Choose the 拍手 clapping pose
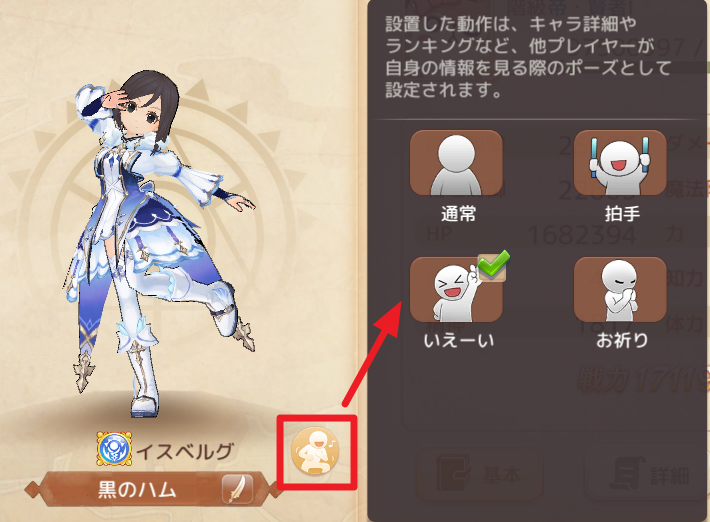The width and height of the screenshot is (710, 522). coord(620,163)
